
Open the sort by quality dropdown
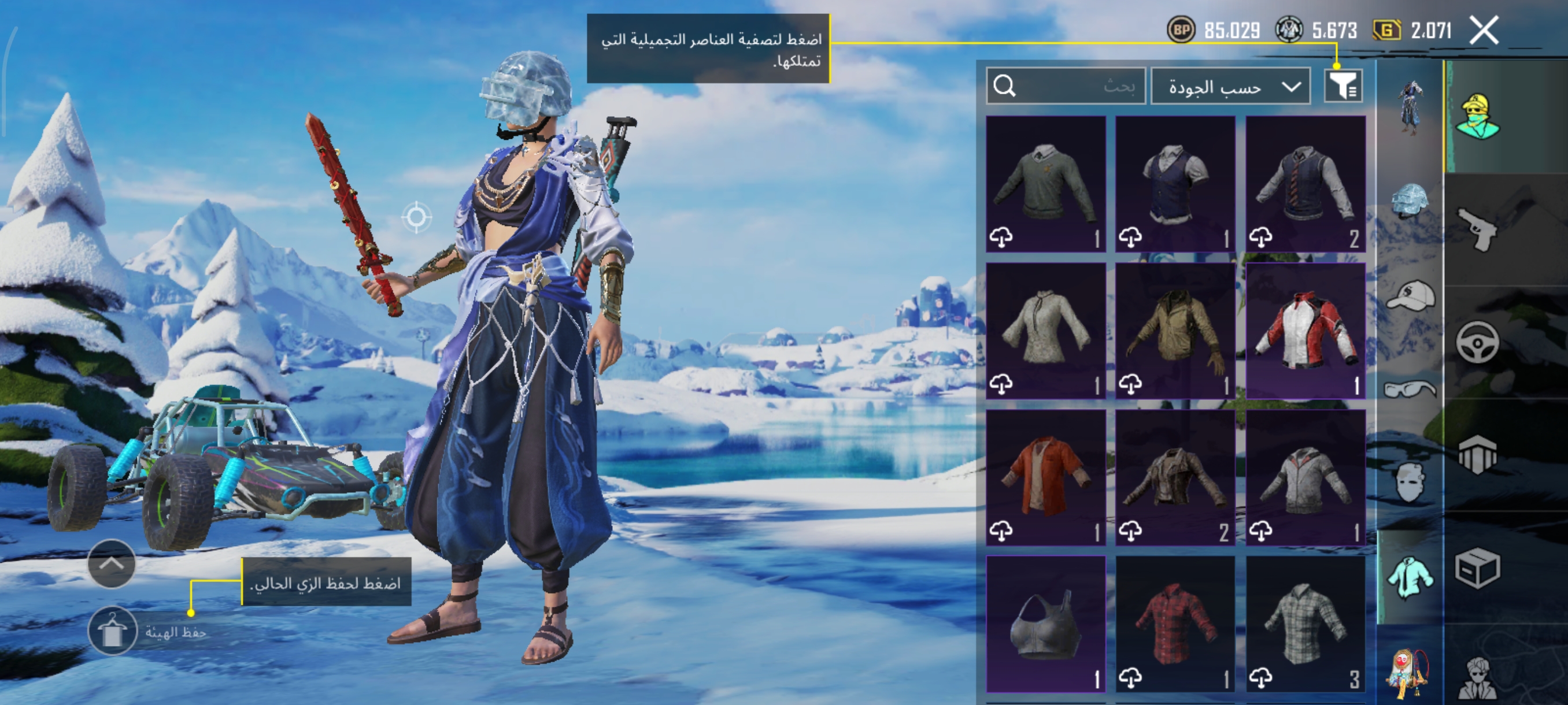(1230, 86)
